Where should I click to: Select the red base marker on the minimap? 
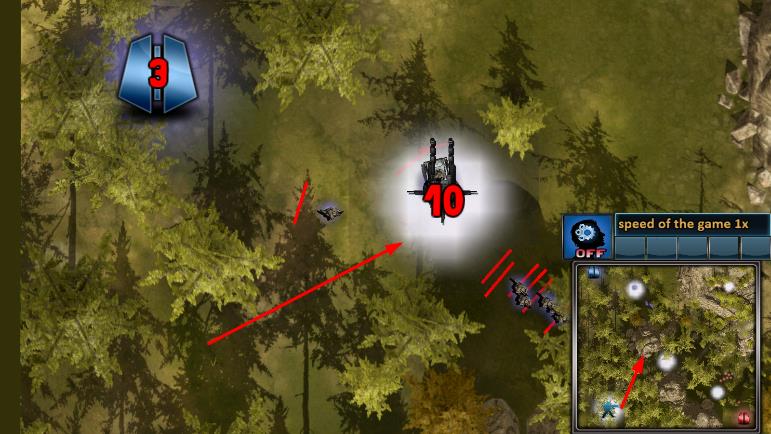click(x=743, y=417)
